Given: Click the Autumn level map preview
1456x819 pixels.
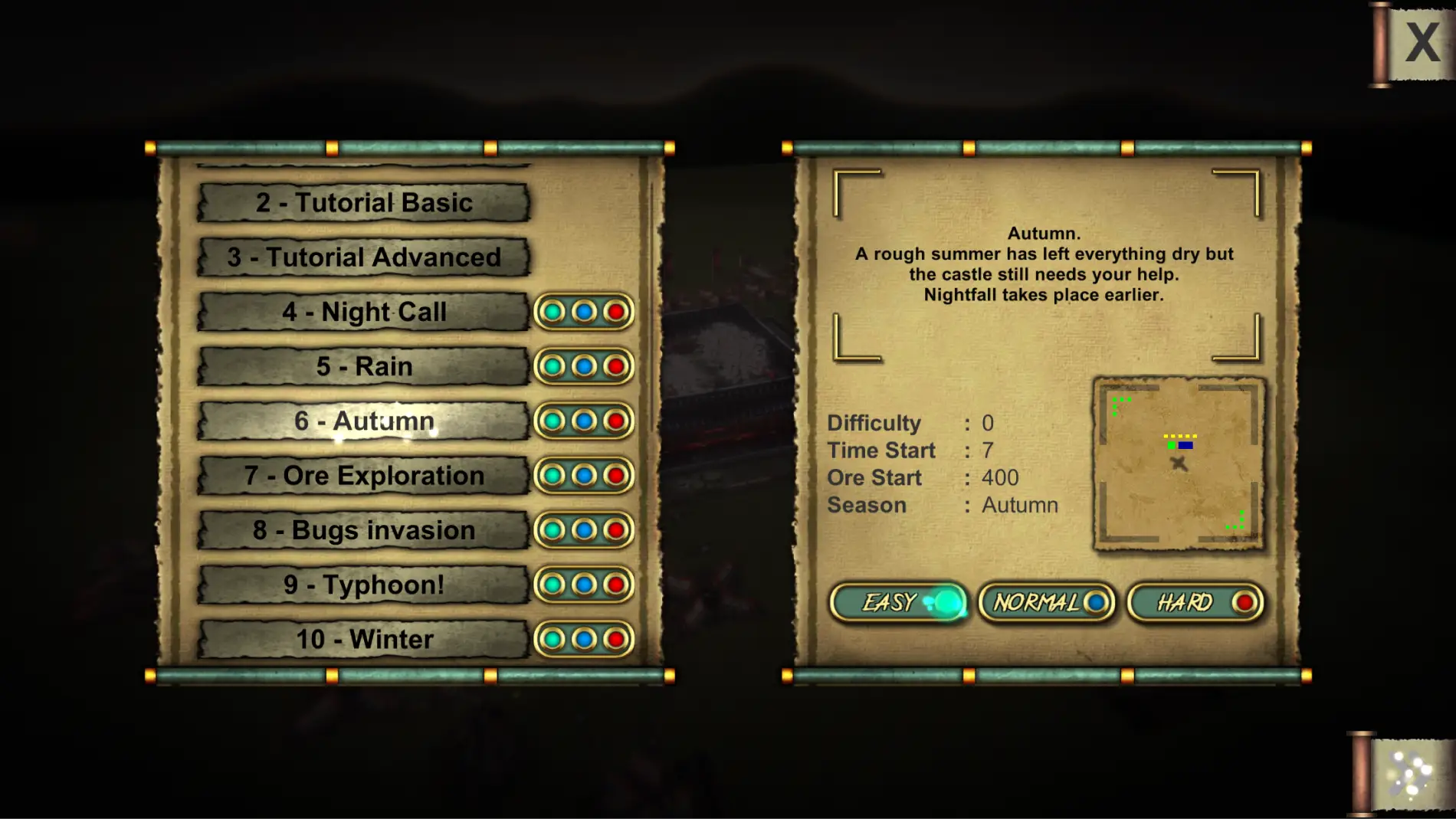Looking at the screenshot, I should point(1179,464).
